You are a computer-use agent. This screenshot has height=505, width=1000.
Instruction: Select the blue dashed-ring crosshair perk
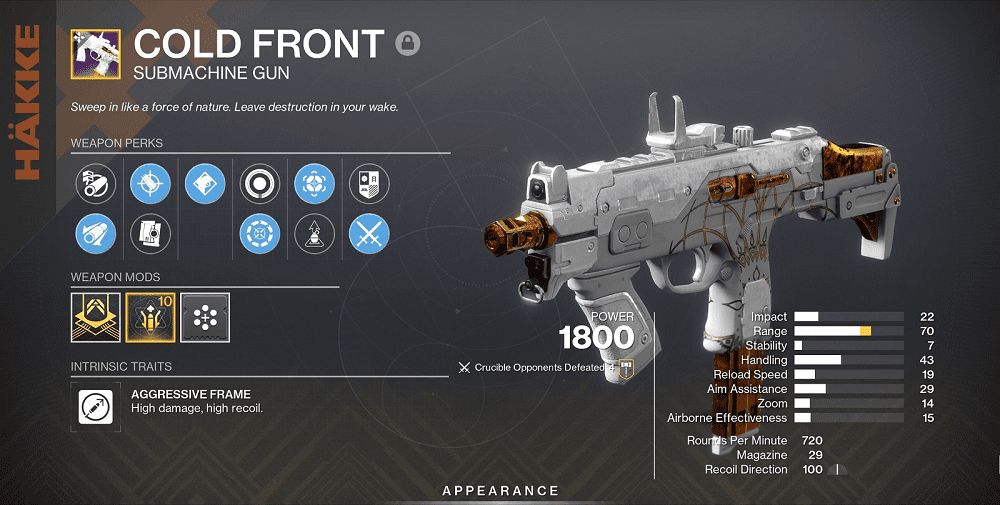tap(259, 234)
